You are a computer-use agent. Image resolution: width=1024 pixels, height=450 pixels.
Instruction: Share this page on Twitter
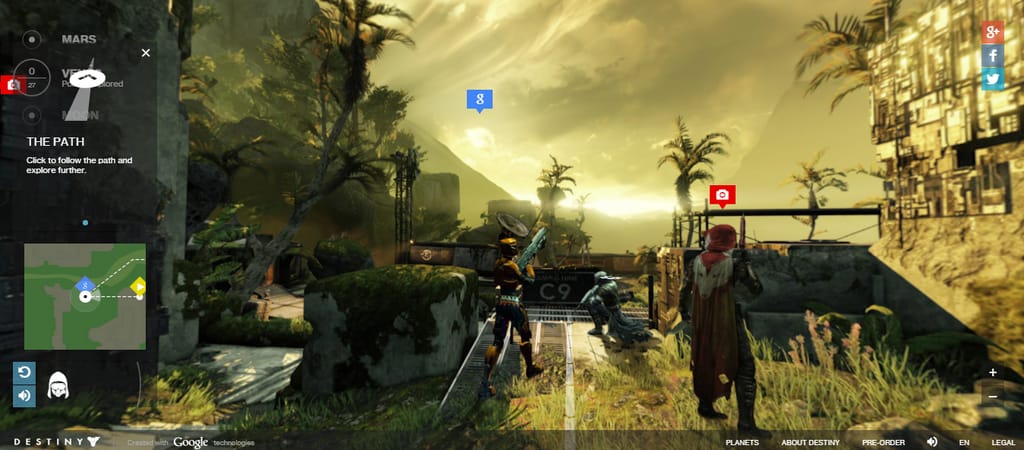[x=992, y=79]
